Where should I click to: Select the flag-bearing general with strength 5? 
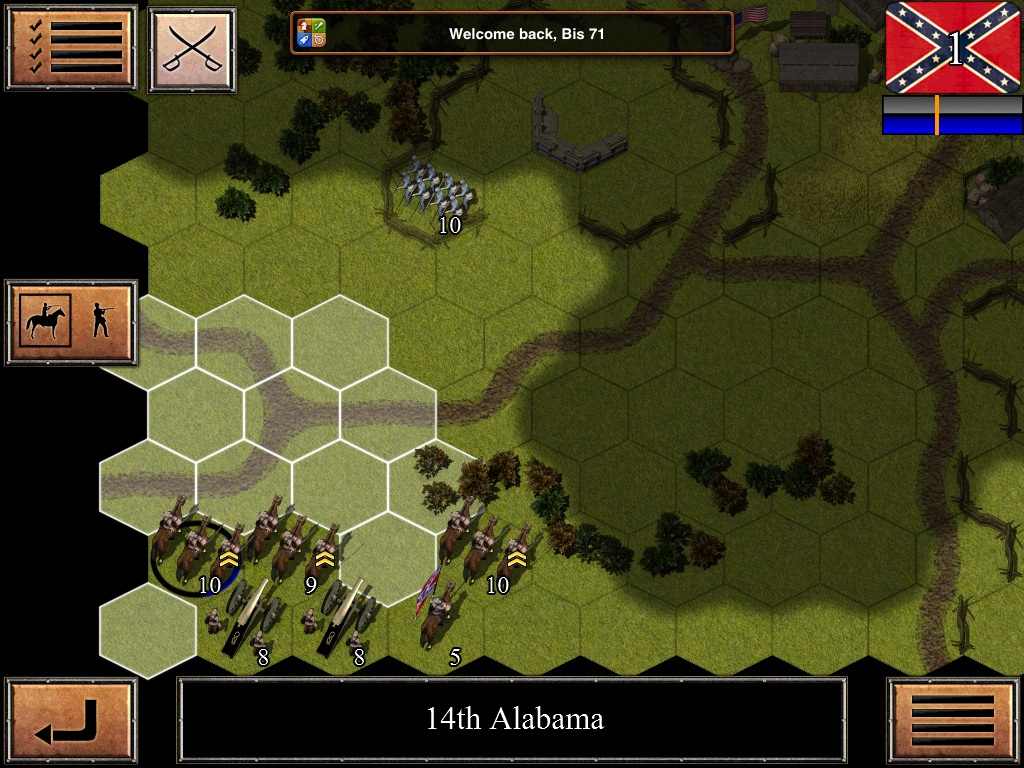(x=437, y=612)
